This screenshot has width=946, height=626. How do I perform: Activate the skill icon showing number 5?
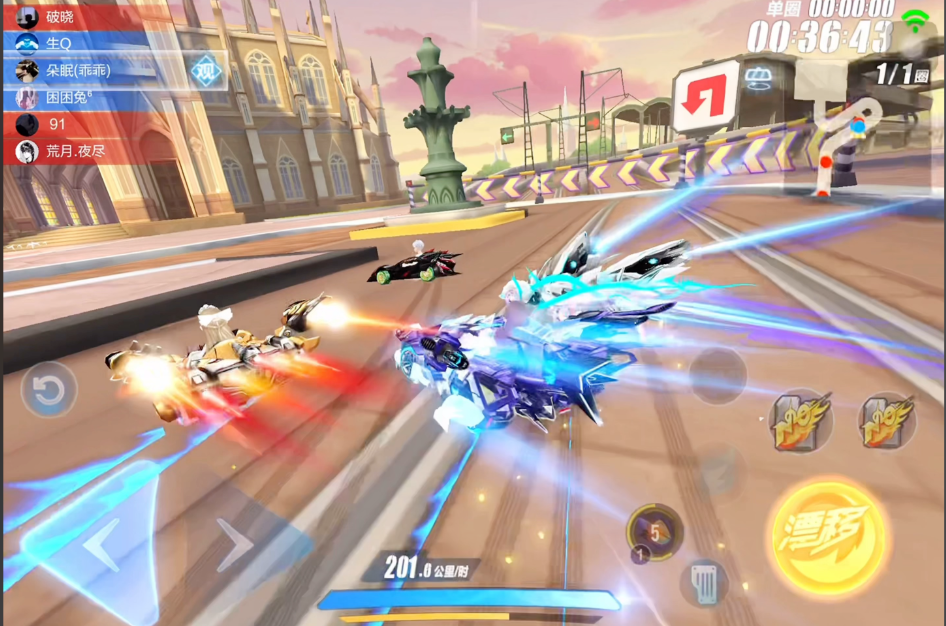point(654,531)
